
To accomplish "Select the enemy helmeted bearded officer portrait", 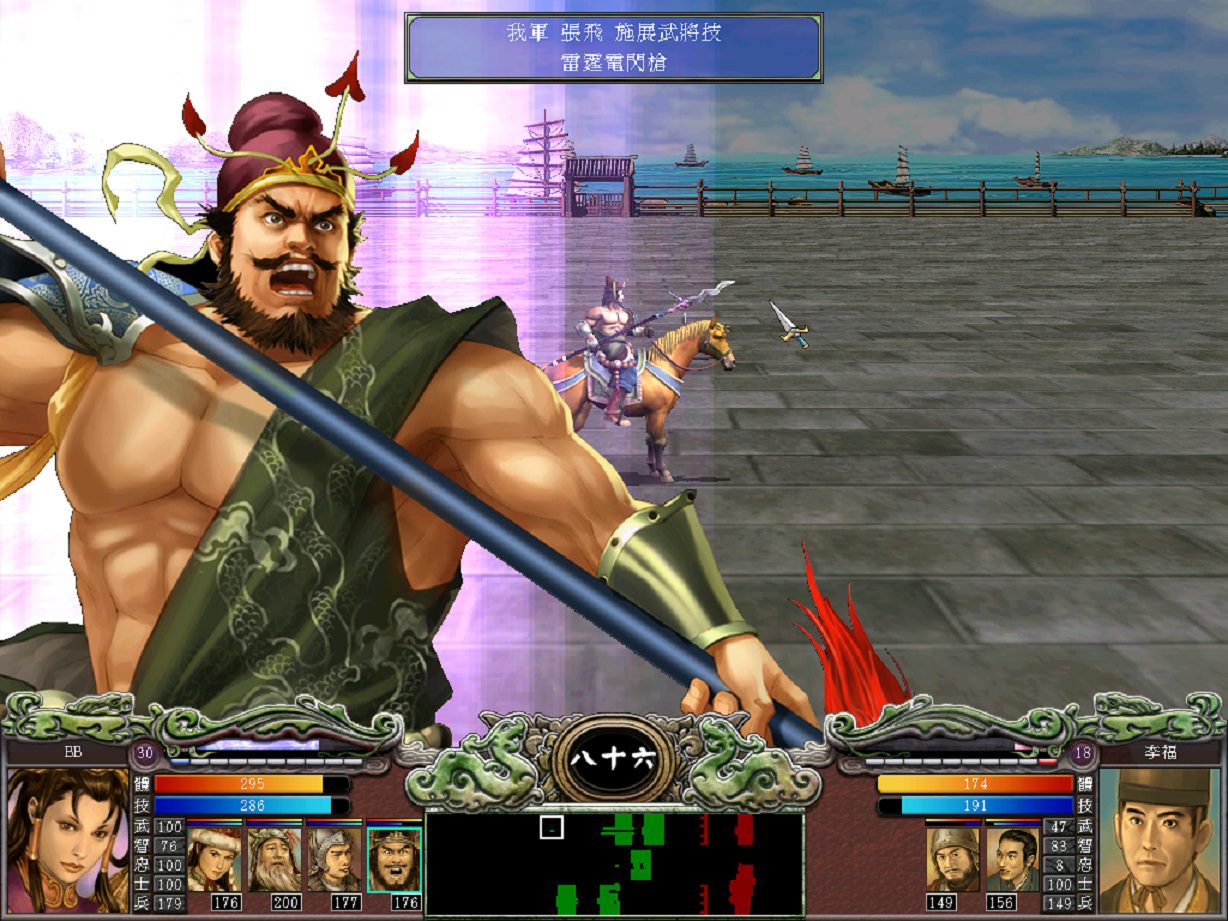I will 952,859.
